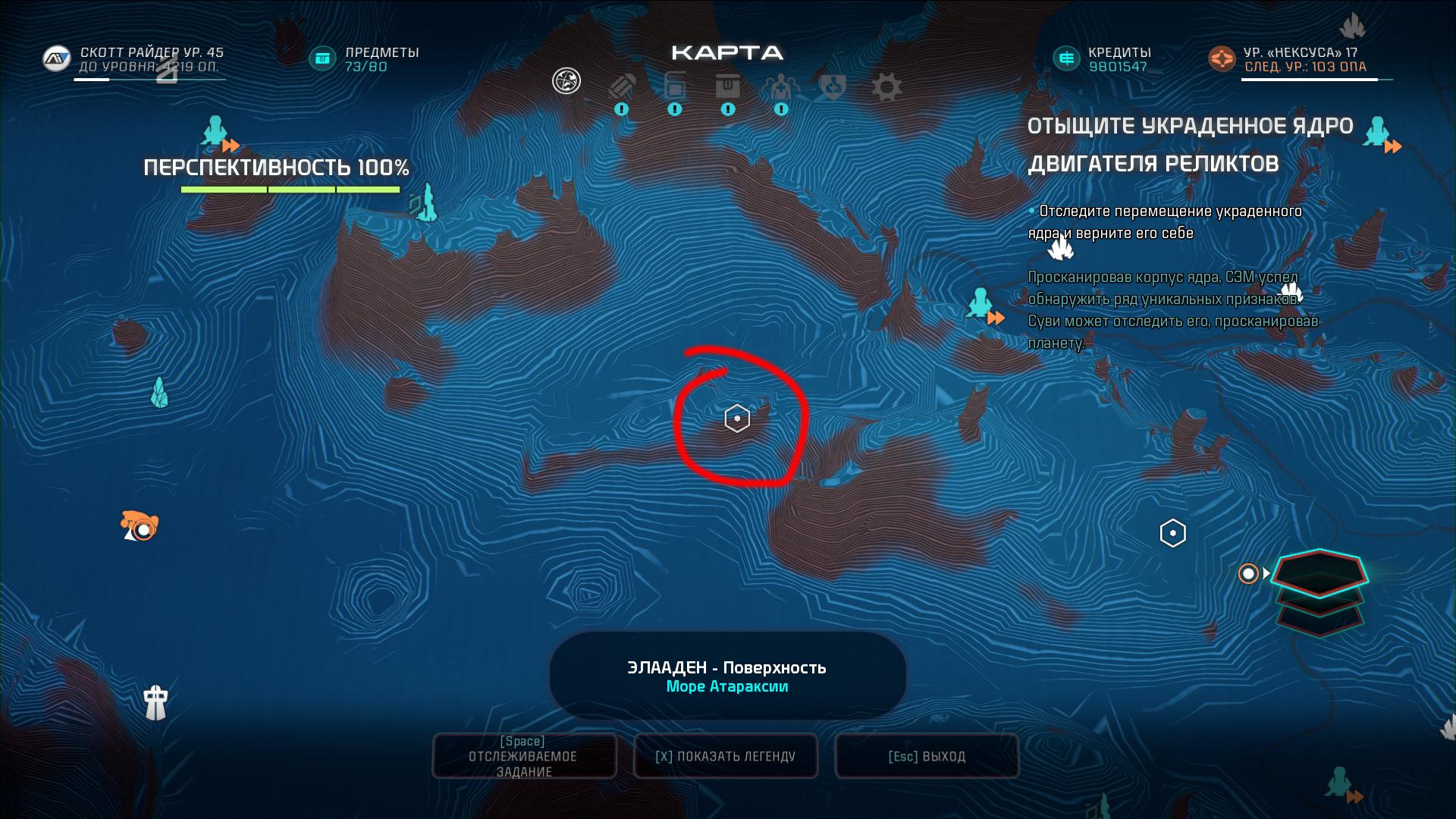Open the squad tab with three figures
The height and width of the screenshot is (819, 1456).
click(x=780, y=87)
